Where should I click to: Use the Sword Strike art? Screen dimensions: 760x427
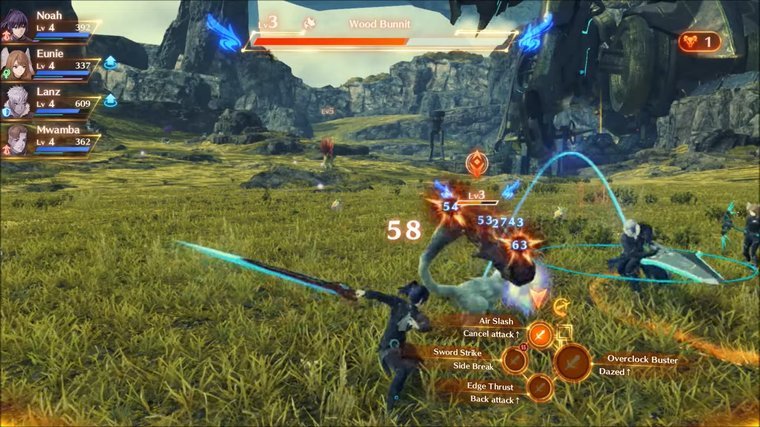[x=515, y=360]
